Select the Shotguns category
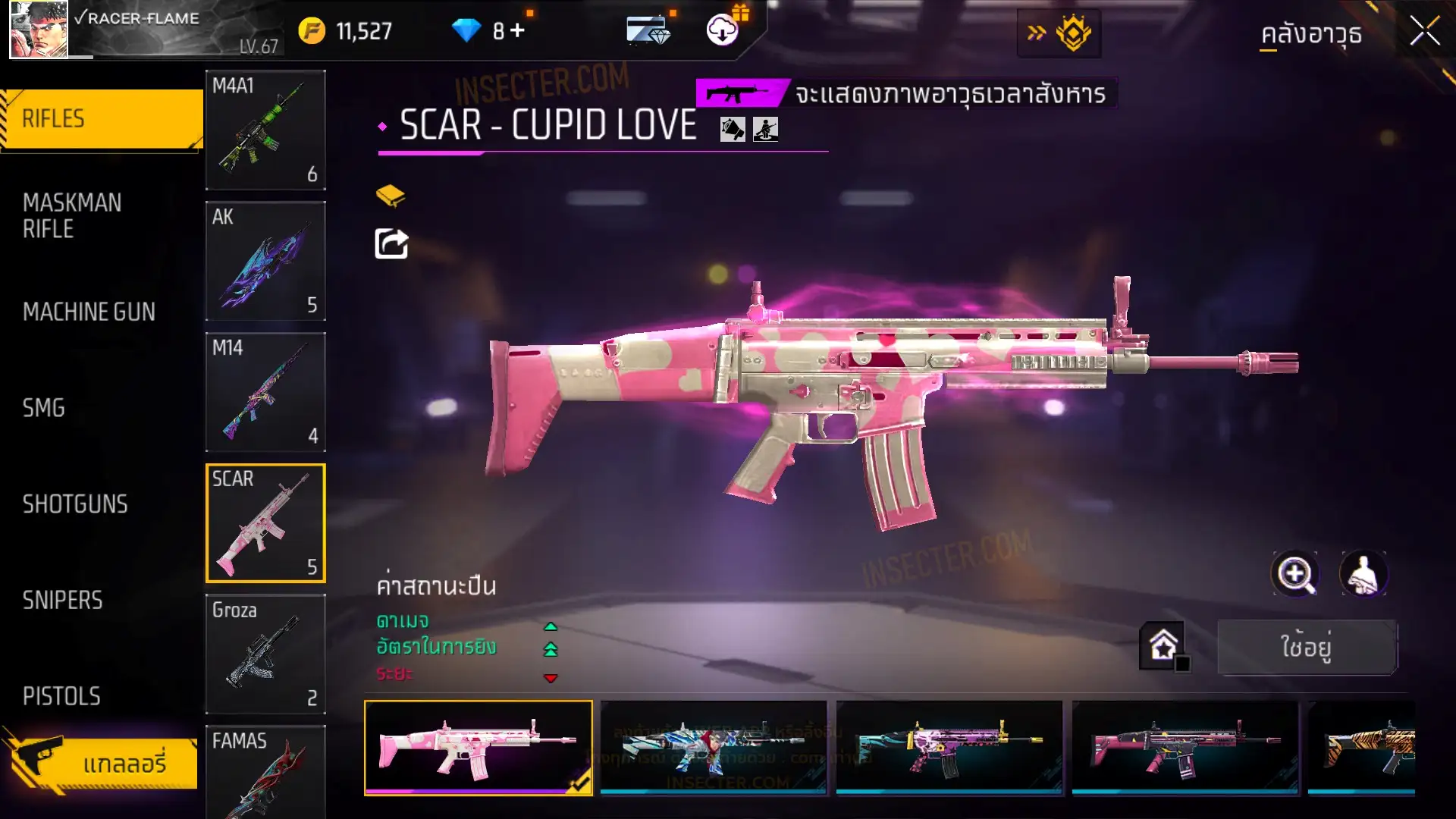The height and width of the screenshot is (819, 1456). [x=75, y=504]
